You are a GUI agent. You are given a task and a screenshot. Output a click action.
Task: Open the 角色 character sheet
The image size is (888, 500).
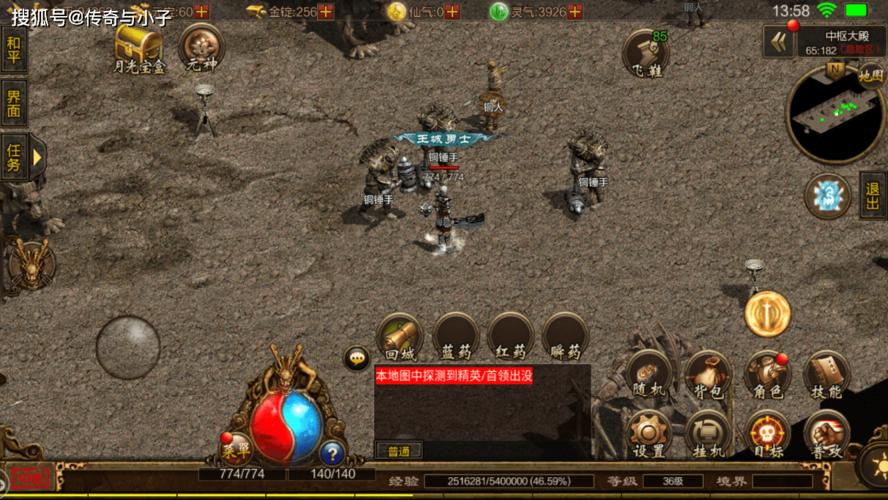(x=767, y=375)
